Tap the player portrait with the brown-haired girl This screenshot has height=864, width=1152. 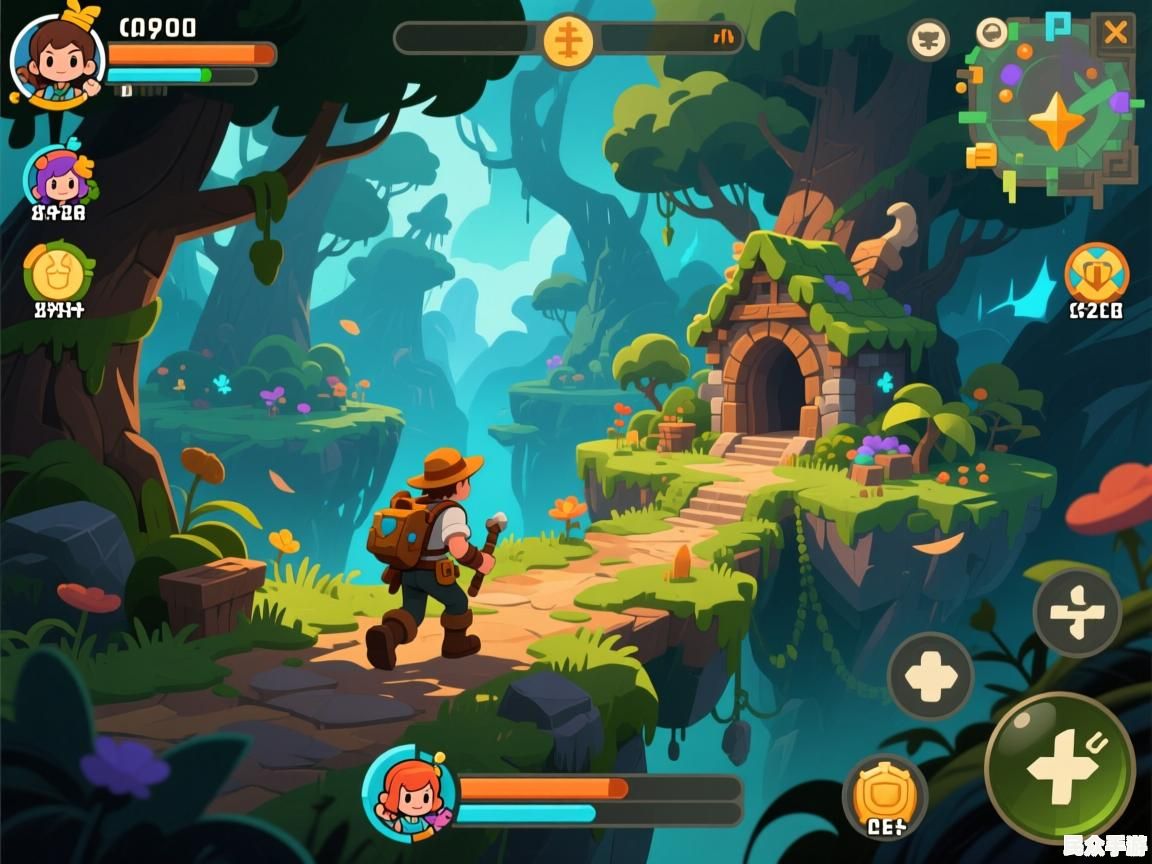pos(56,57)
